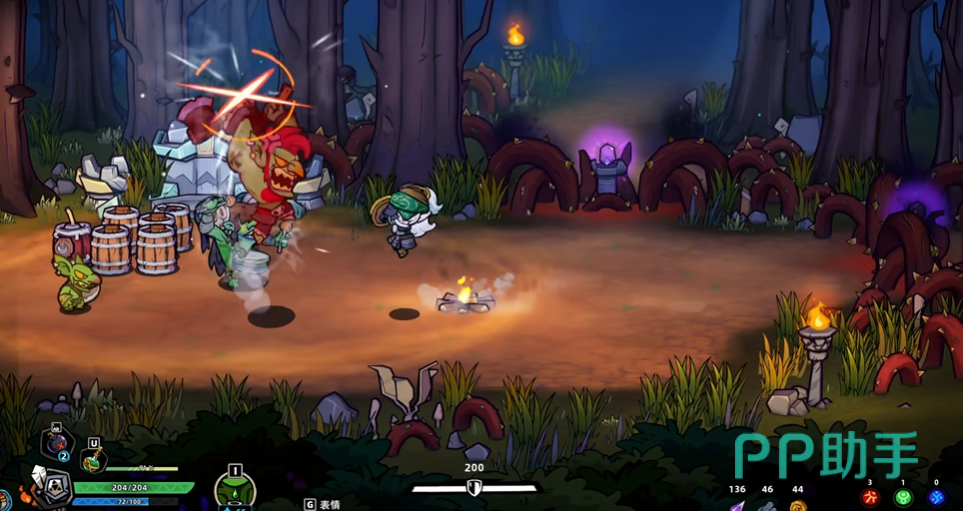Activate the green droplet skill
Screen dimensions: 963x511
(235, 491)
